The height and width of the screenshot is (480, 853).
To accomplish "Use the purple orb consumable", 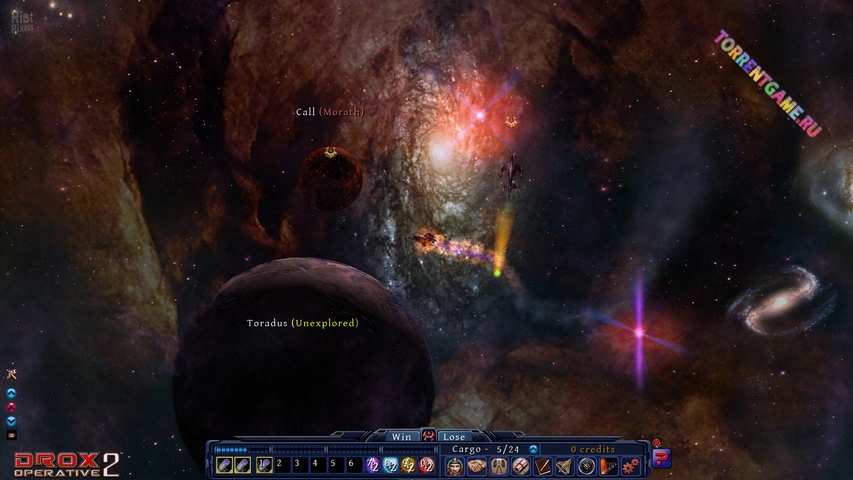I will point(373,465).
